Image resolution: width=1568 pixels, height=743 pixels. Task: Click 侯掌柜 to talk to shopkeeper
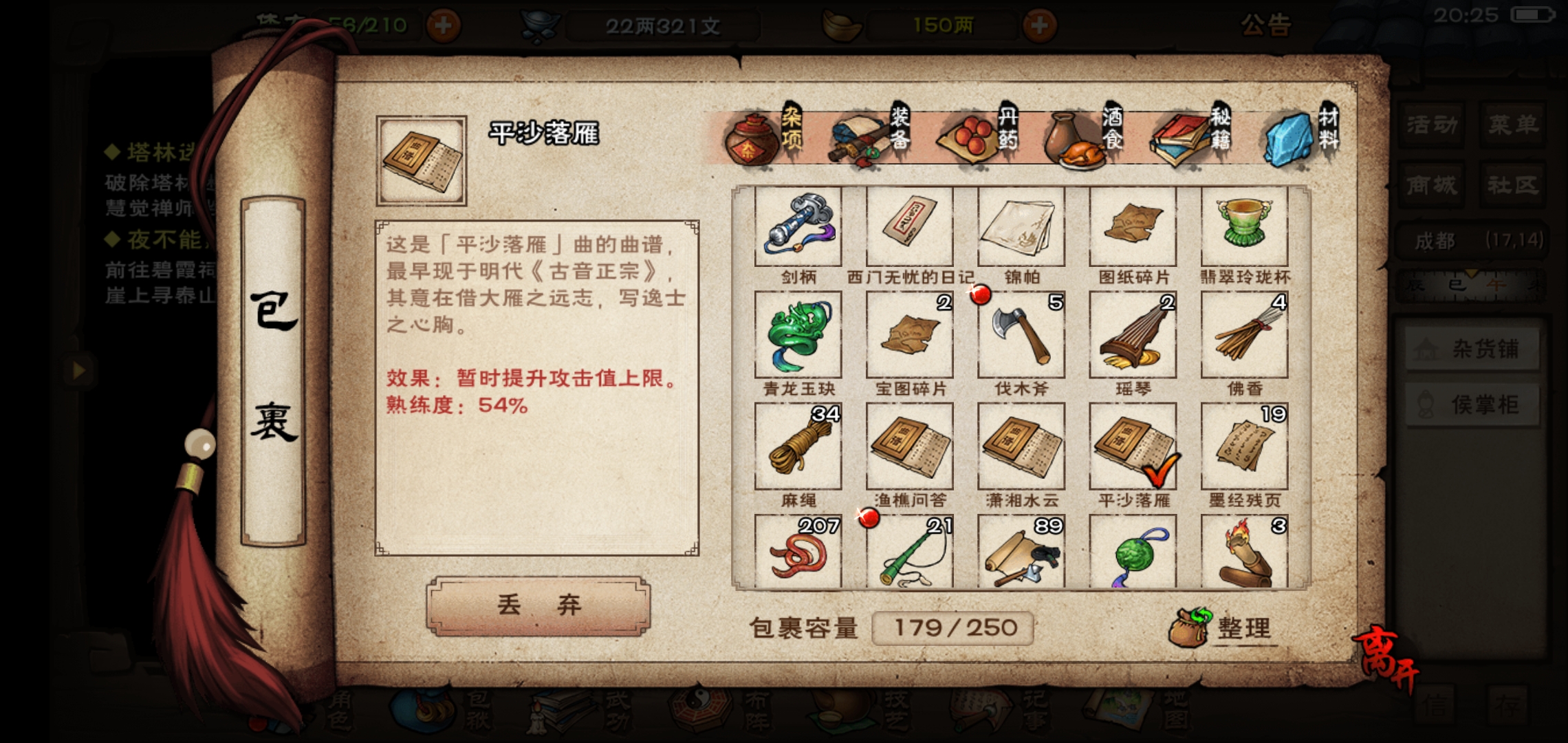coord(1472,405)
